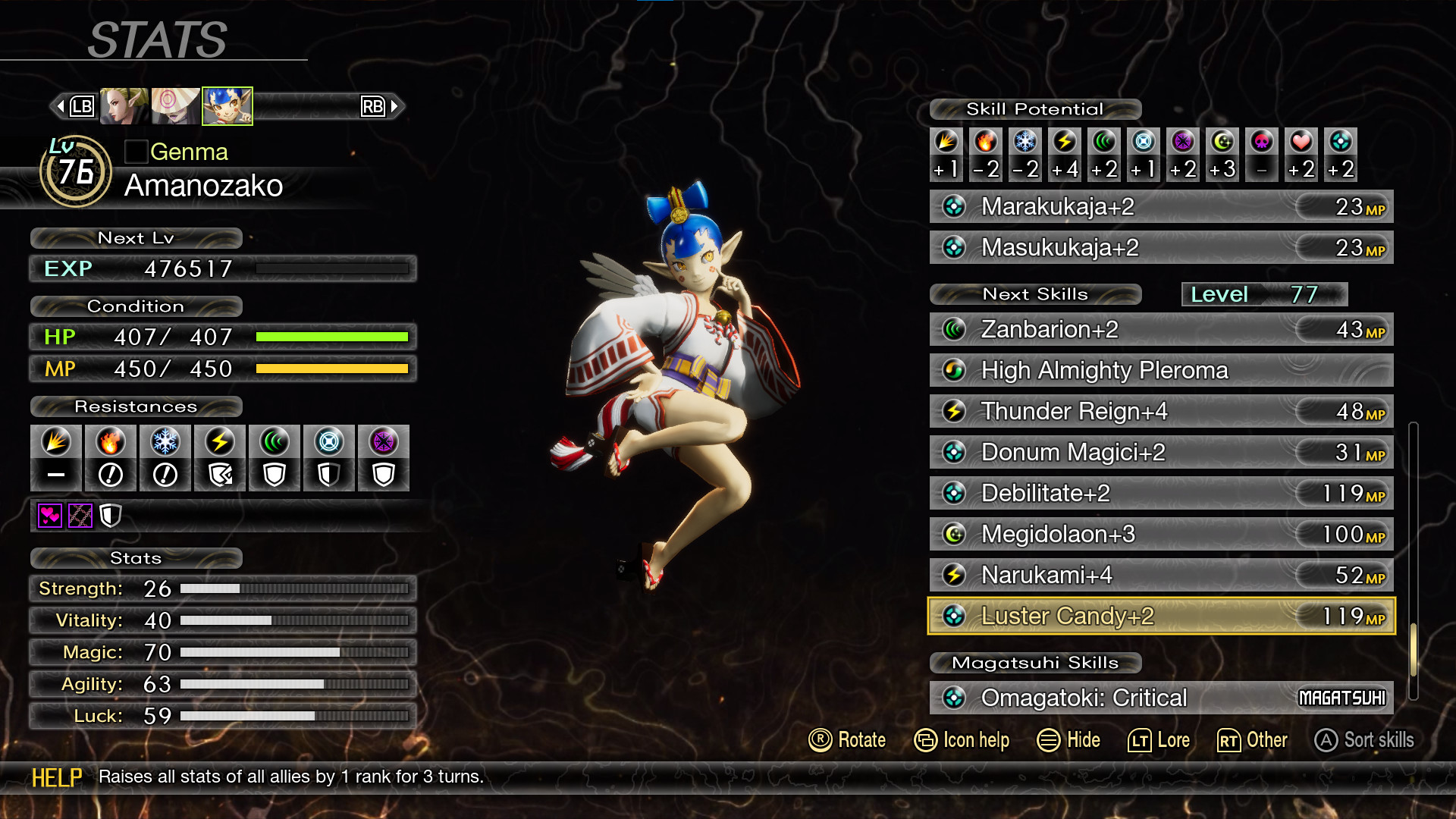Select the Electric +4 potential icon
Image resolution: width=1456 pixels, height=819 pixels.
click(1065, 143)
